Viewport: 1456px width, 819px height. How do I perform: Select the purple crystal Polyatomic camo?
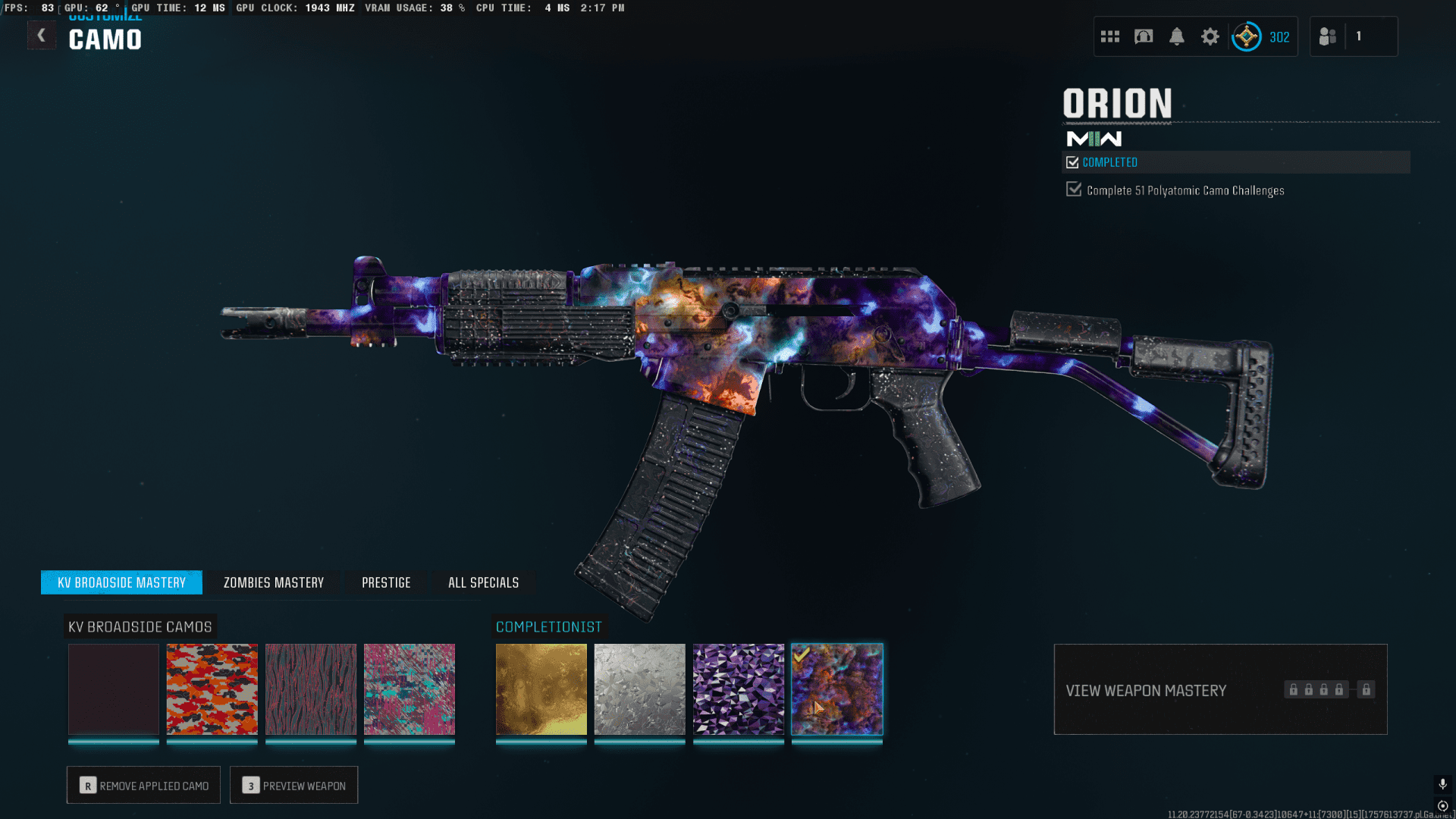739,689
